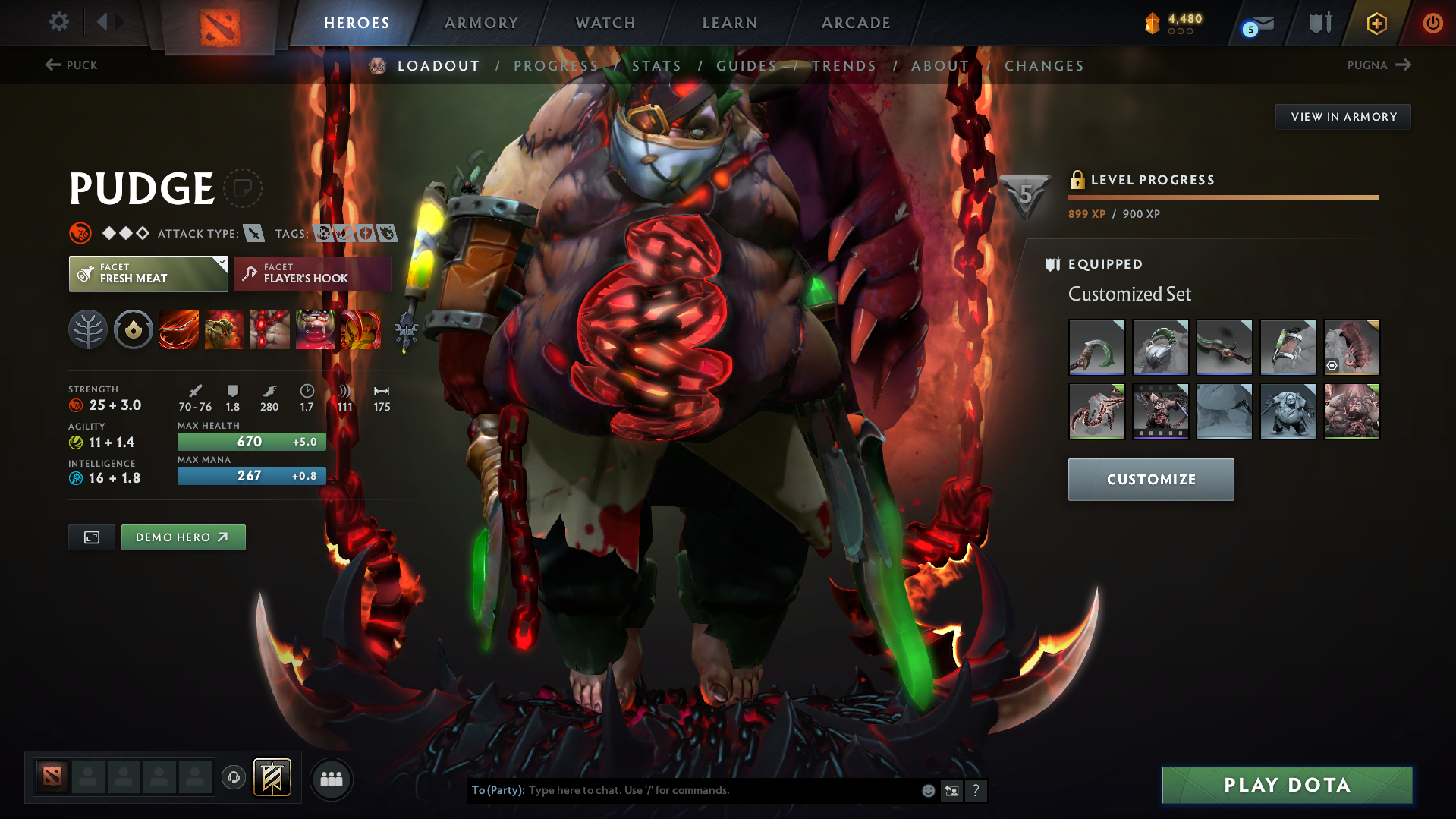1456x819 pixels.
Task: Toggle the innate ability circle icon
Action: 133,329
